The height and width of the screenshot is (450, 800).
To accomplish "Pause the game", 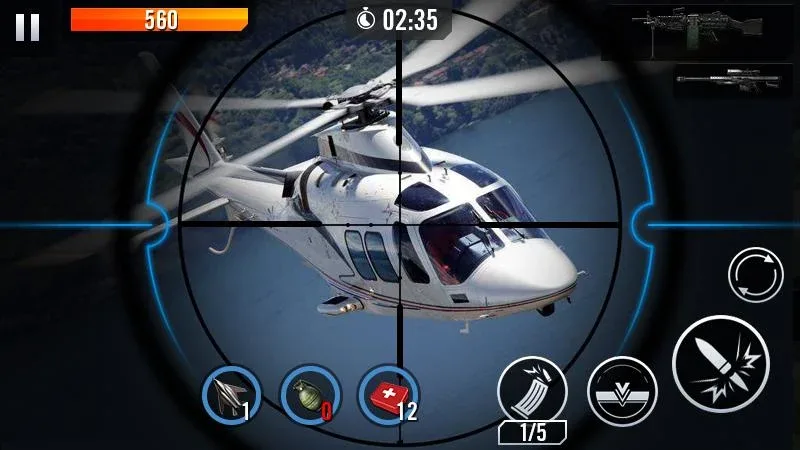I will (x=27, y=27).
